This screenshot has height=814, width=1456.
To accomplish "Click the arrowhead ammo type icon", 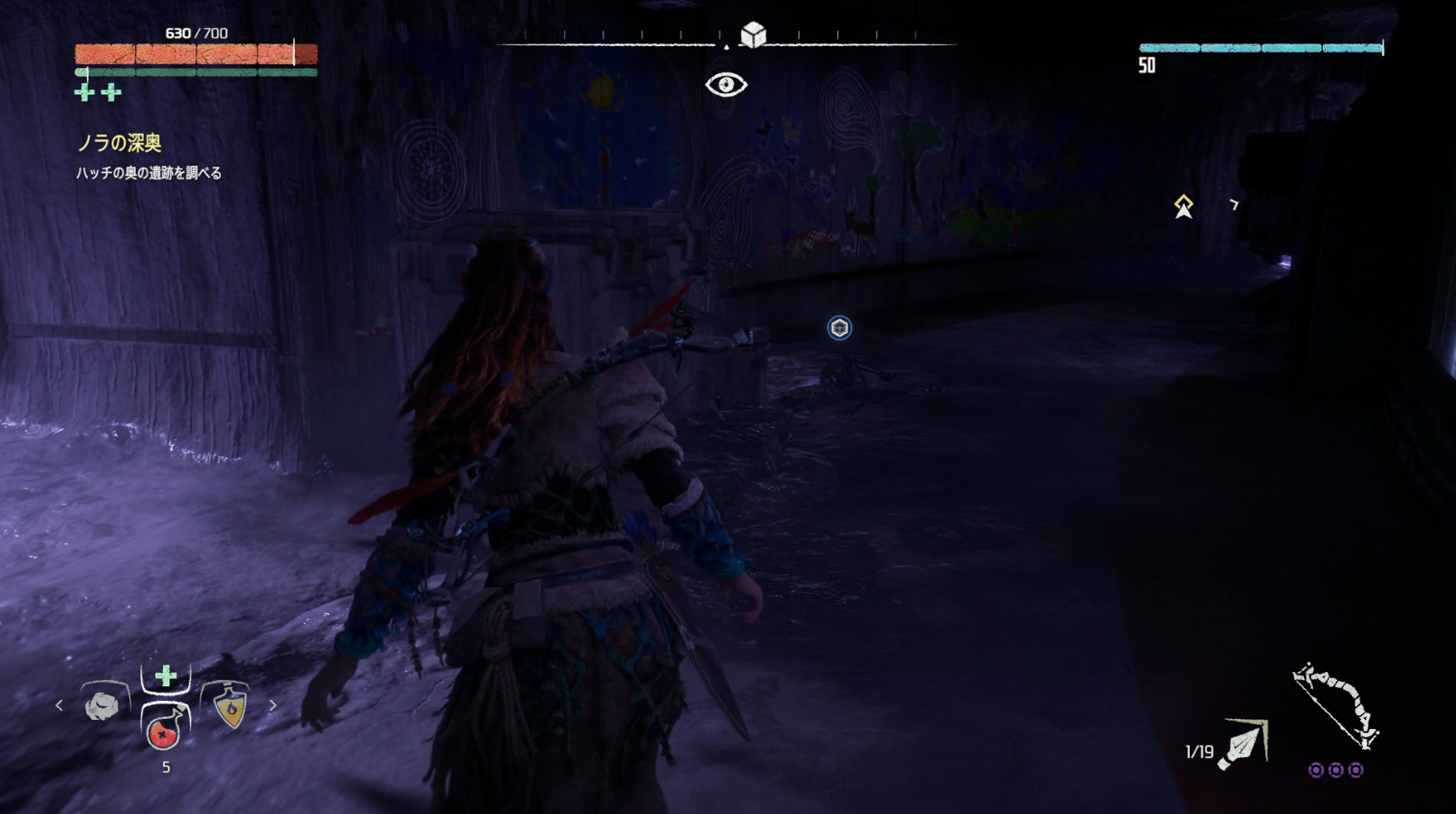I will tap(1244, 743).
